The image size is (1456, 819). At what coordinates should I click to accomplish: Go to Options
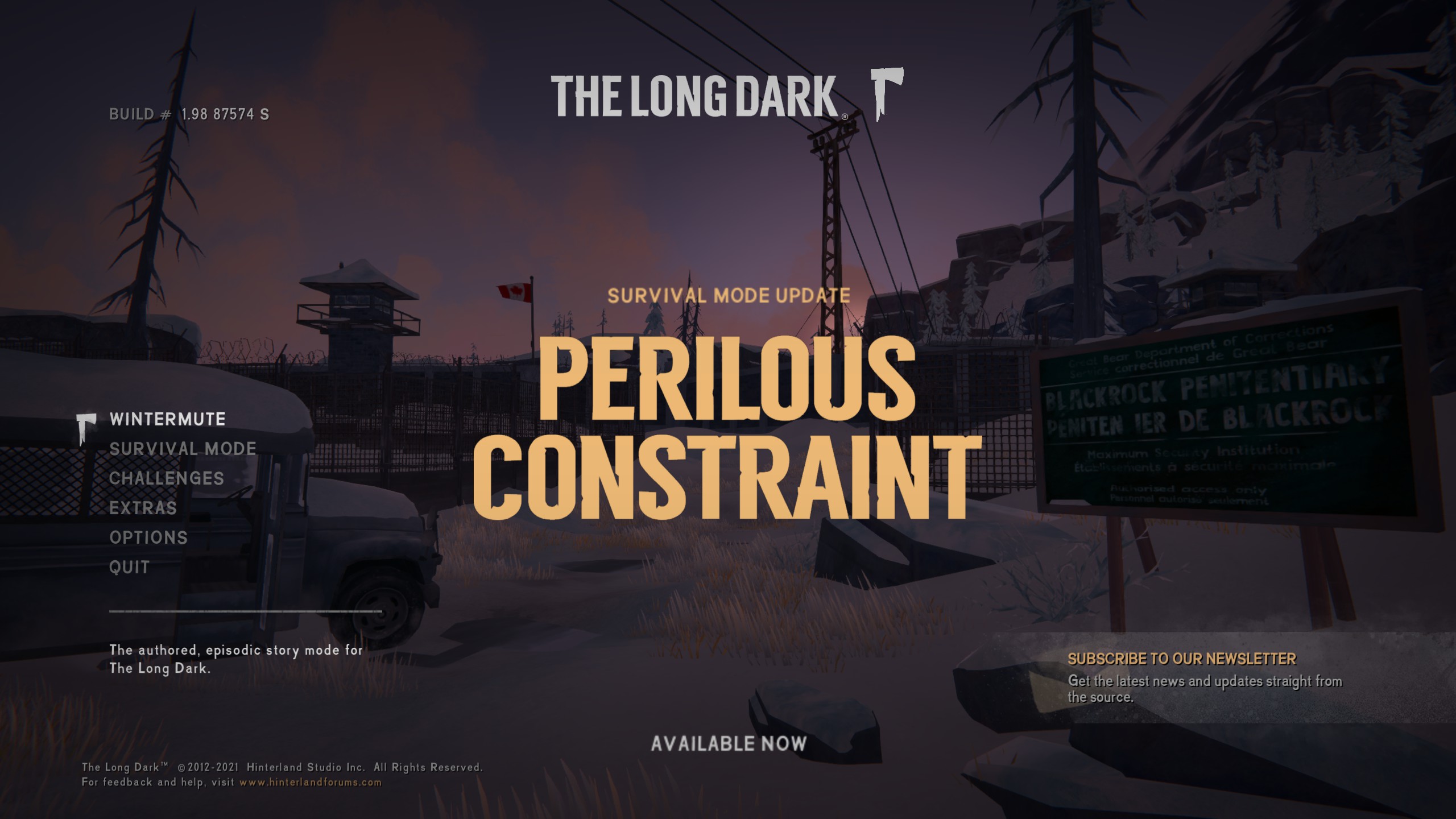point(148,538)
